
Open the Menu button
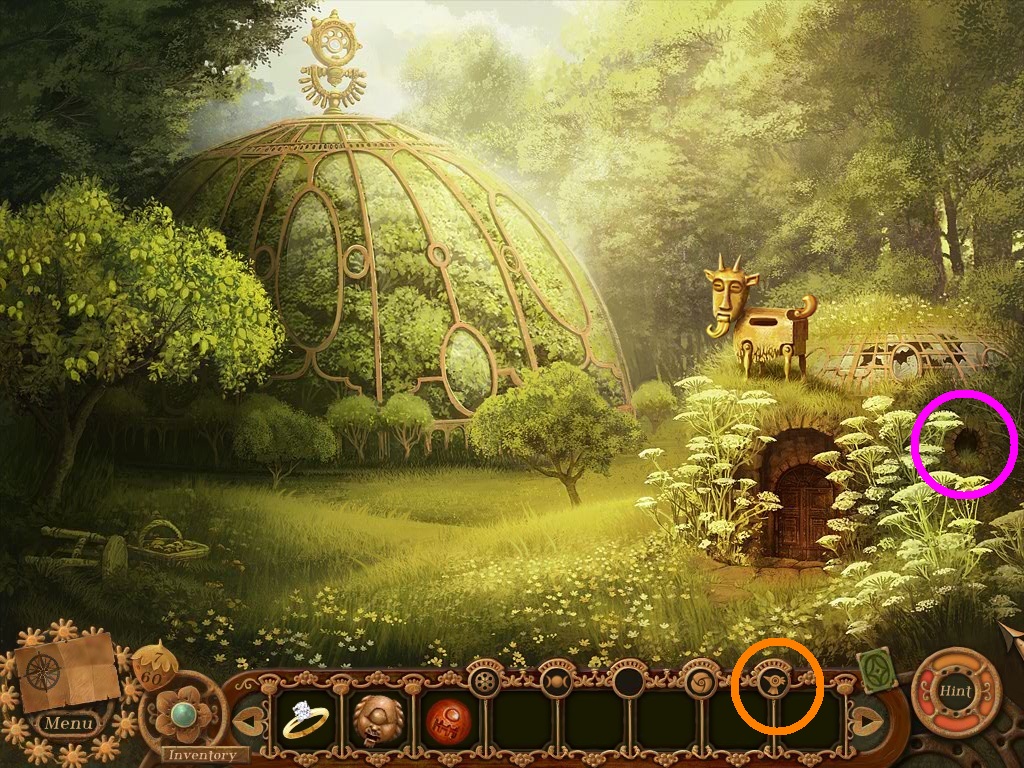point(70,722)
